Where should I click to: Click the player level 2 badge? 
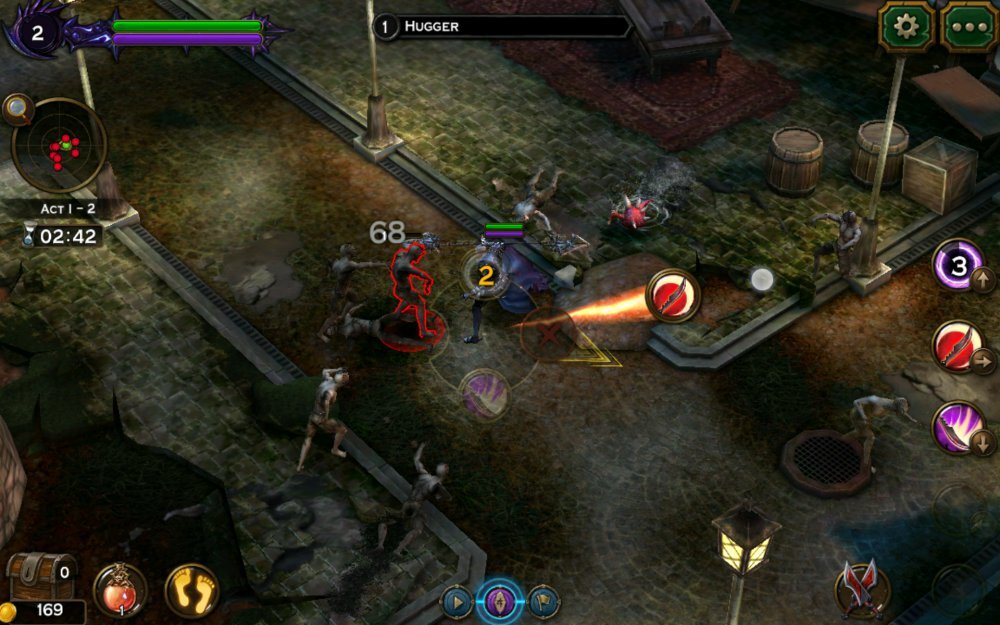point(37,33)
